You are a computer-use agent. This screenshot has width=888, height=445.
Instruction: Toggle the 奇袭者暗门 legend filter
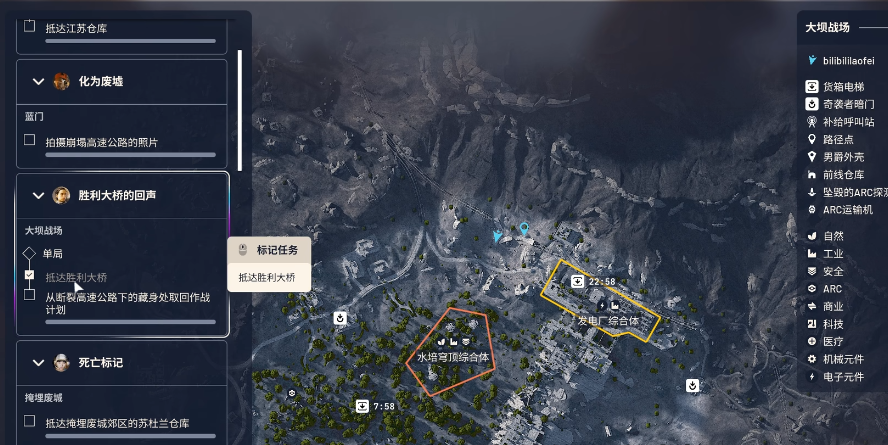click(x=813, y=104)
